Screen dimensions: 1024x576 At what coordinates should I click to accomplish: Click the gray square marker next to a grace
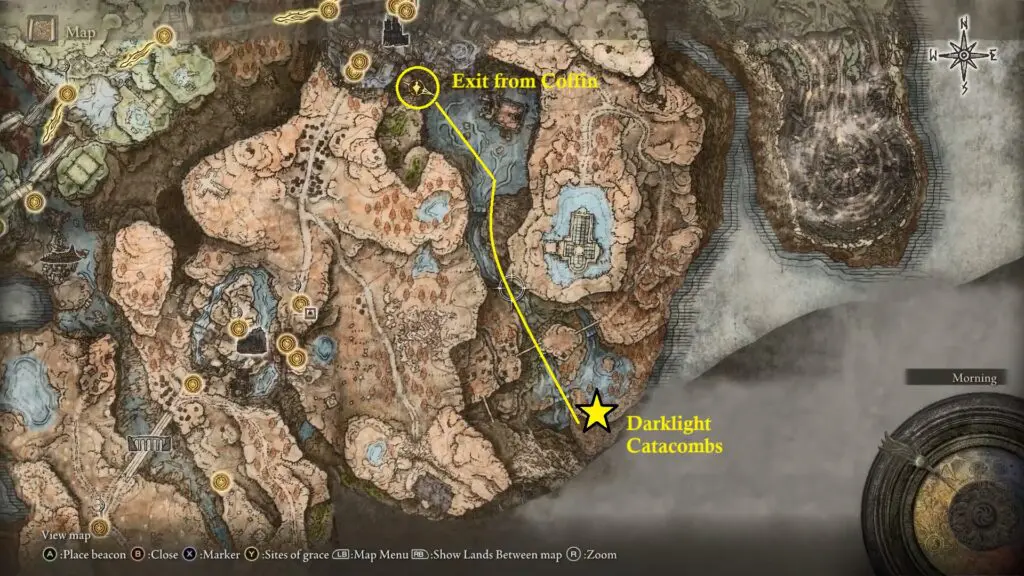pos(310,313)
